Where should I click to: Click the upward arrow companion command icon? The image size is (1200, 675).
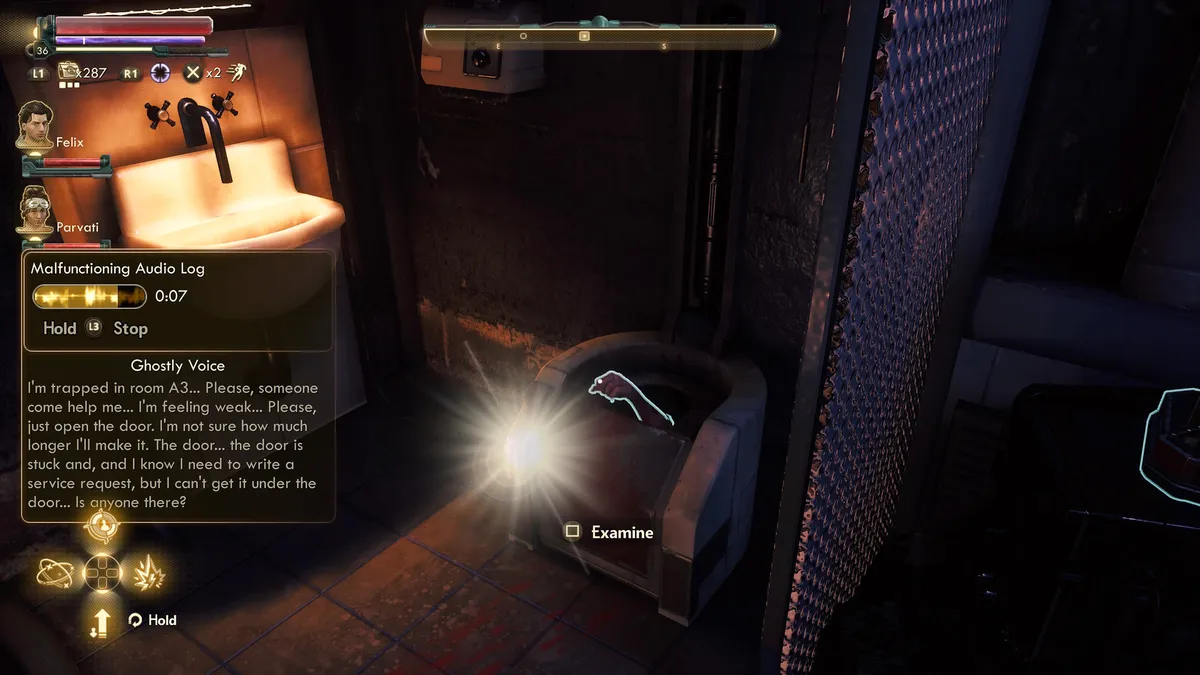pyautogui.click(x=102, y=622)
